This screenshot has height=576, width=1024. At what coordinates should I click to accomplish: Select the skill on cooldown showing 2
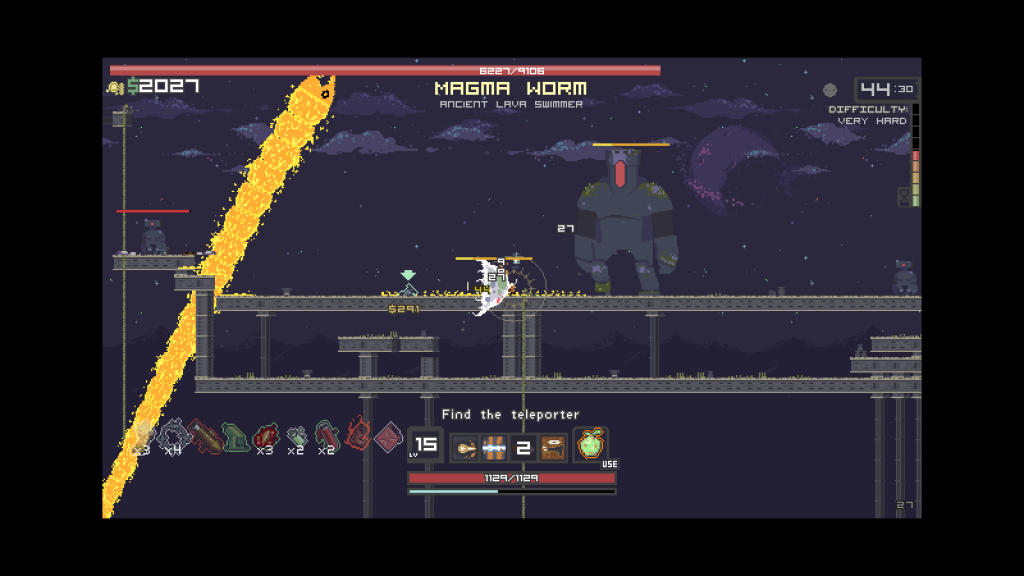click(523, 447)
